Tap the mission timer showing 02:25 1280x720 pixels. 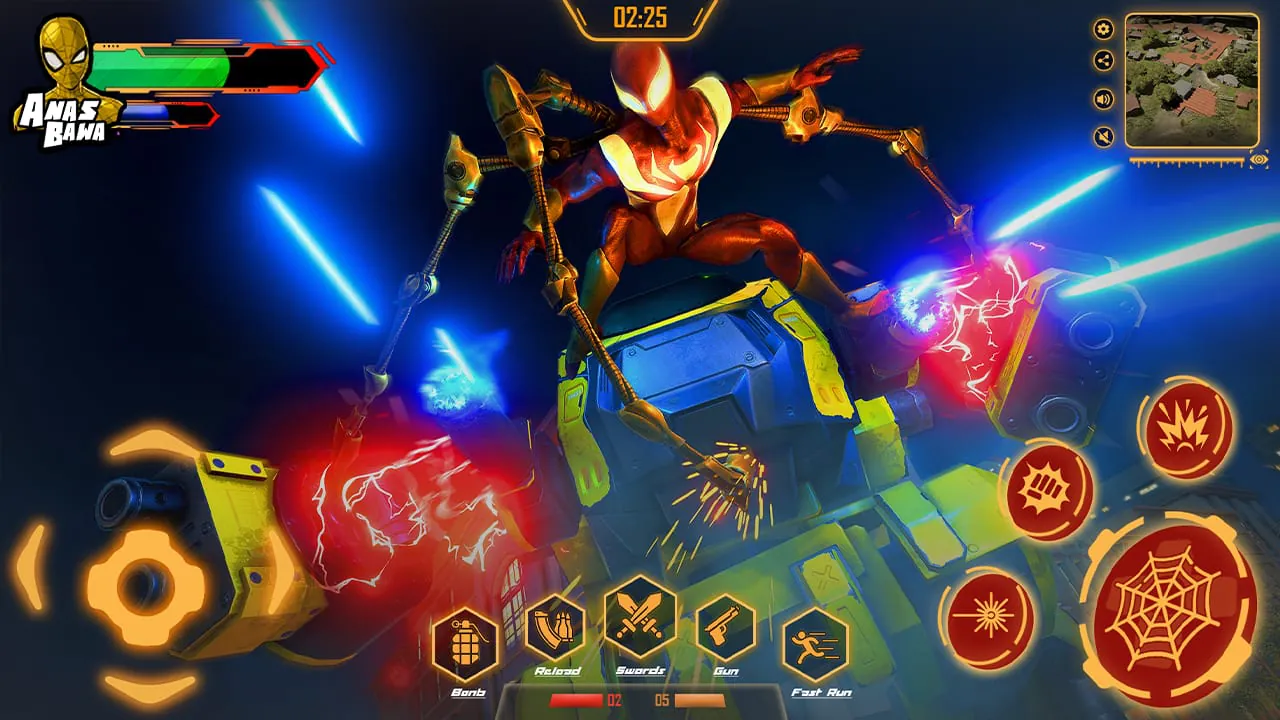click(640, 17)
